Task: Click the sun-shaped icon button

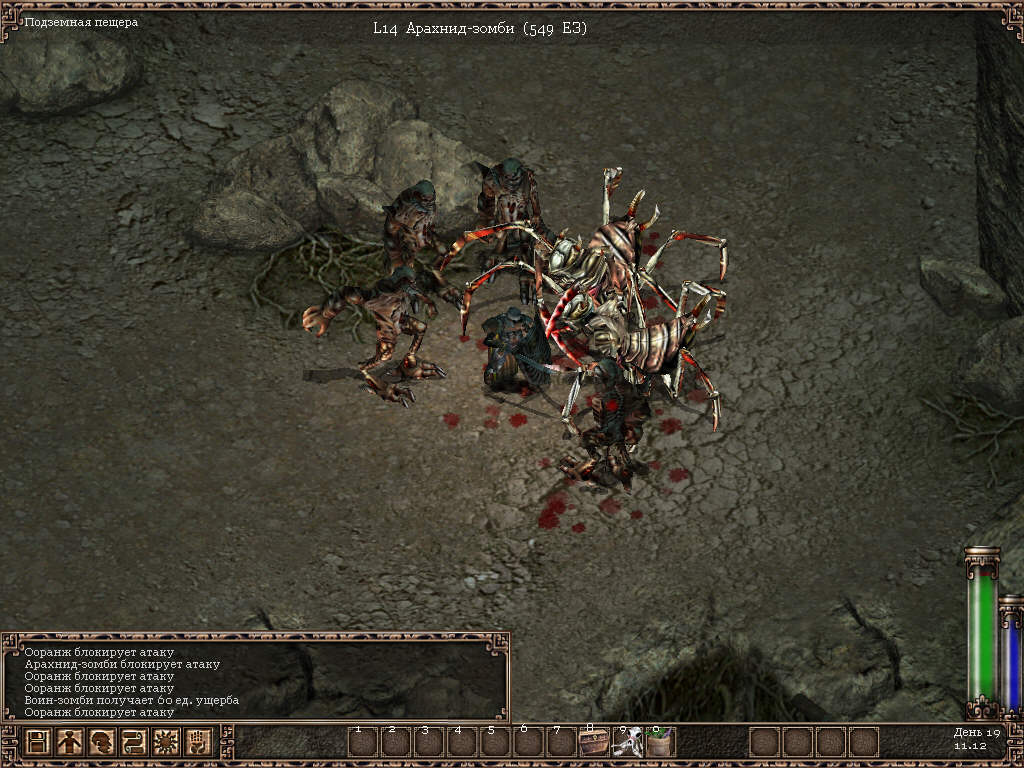Action: (x=165, y=742)
